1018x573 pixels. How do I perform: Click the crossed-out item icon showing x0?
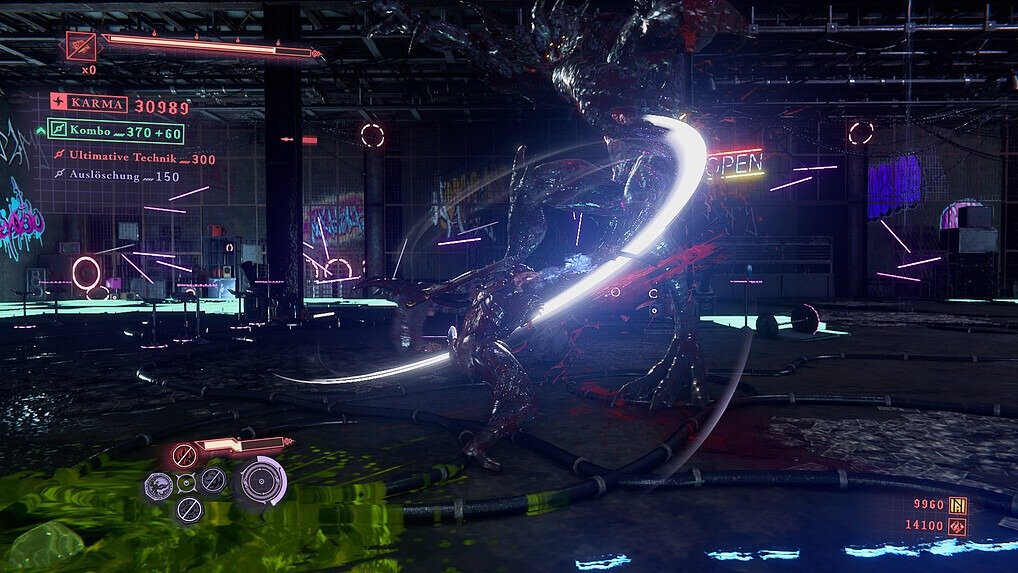click(x=81, y=46)
